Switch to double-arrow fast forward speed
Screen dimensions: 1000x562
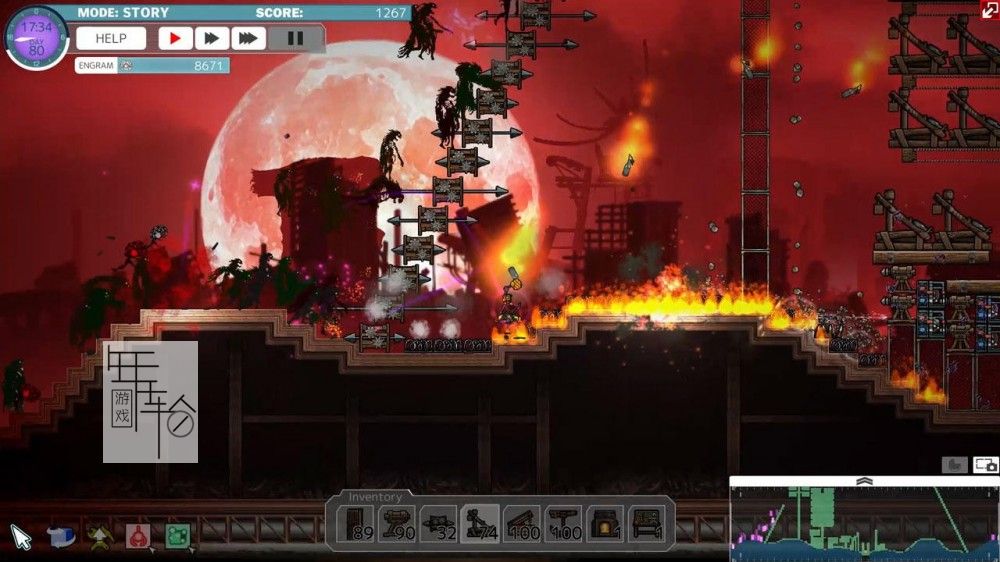[x=211, y=39]
